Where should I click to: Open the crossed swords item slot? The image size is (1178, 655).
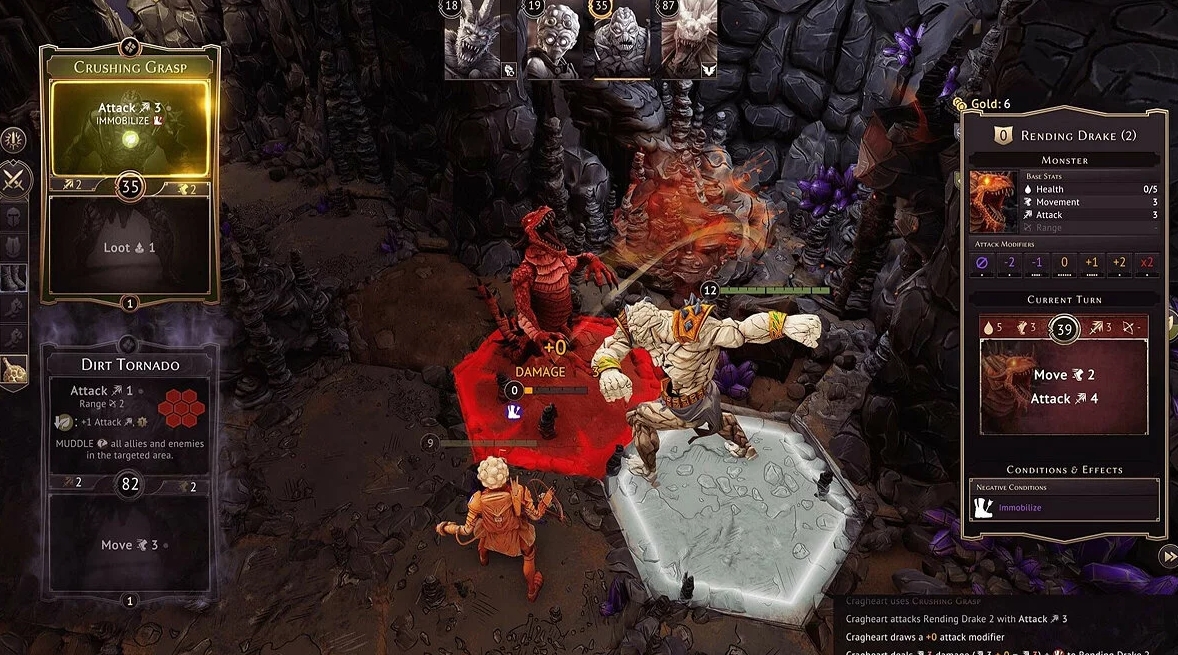coord(17,181)
